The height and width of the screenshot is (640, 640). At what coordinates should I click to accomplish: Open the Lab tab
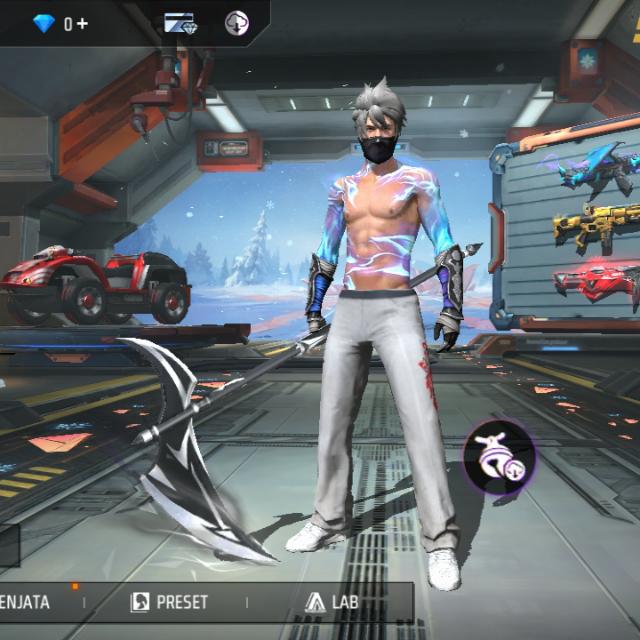[331, 602]
